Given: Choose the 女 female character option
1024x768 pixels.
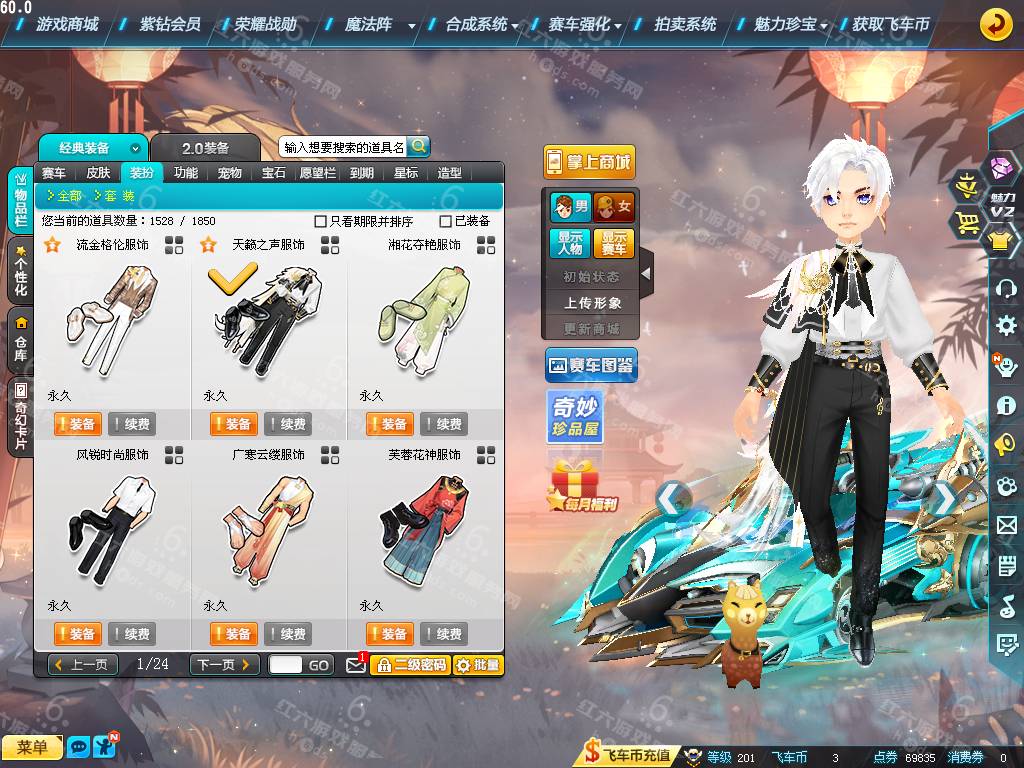Looking at the screenshot, I should [x=614, y=207].
